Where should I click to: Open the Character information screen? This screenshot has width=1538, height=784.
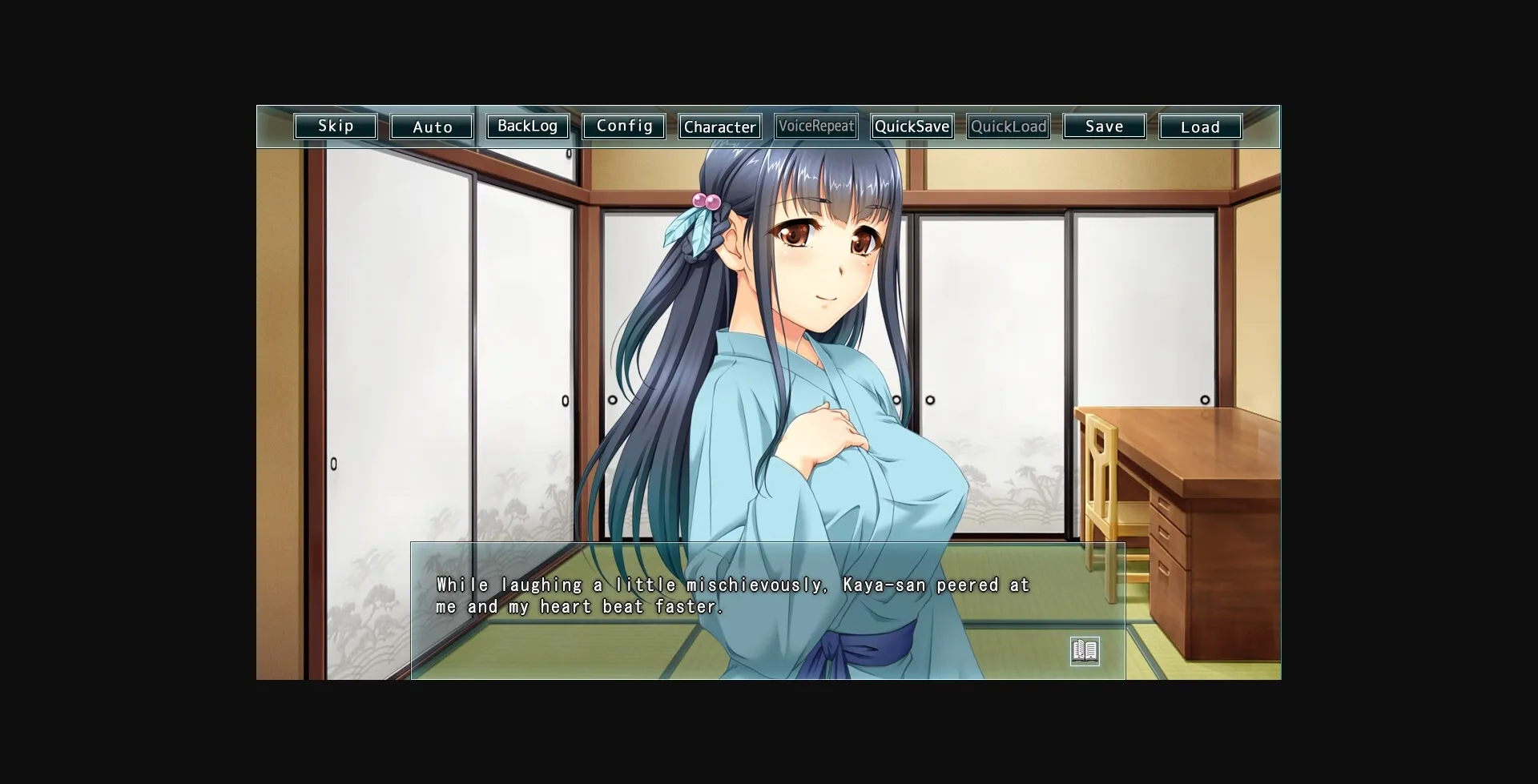(x=719, y=126)
